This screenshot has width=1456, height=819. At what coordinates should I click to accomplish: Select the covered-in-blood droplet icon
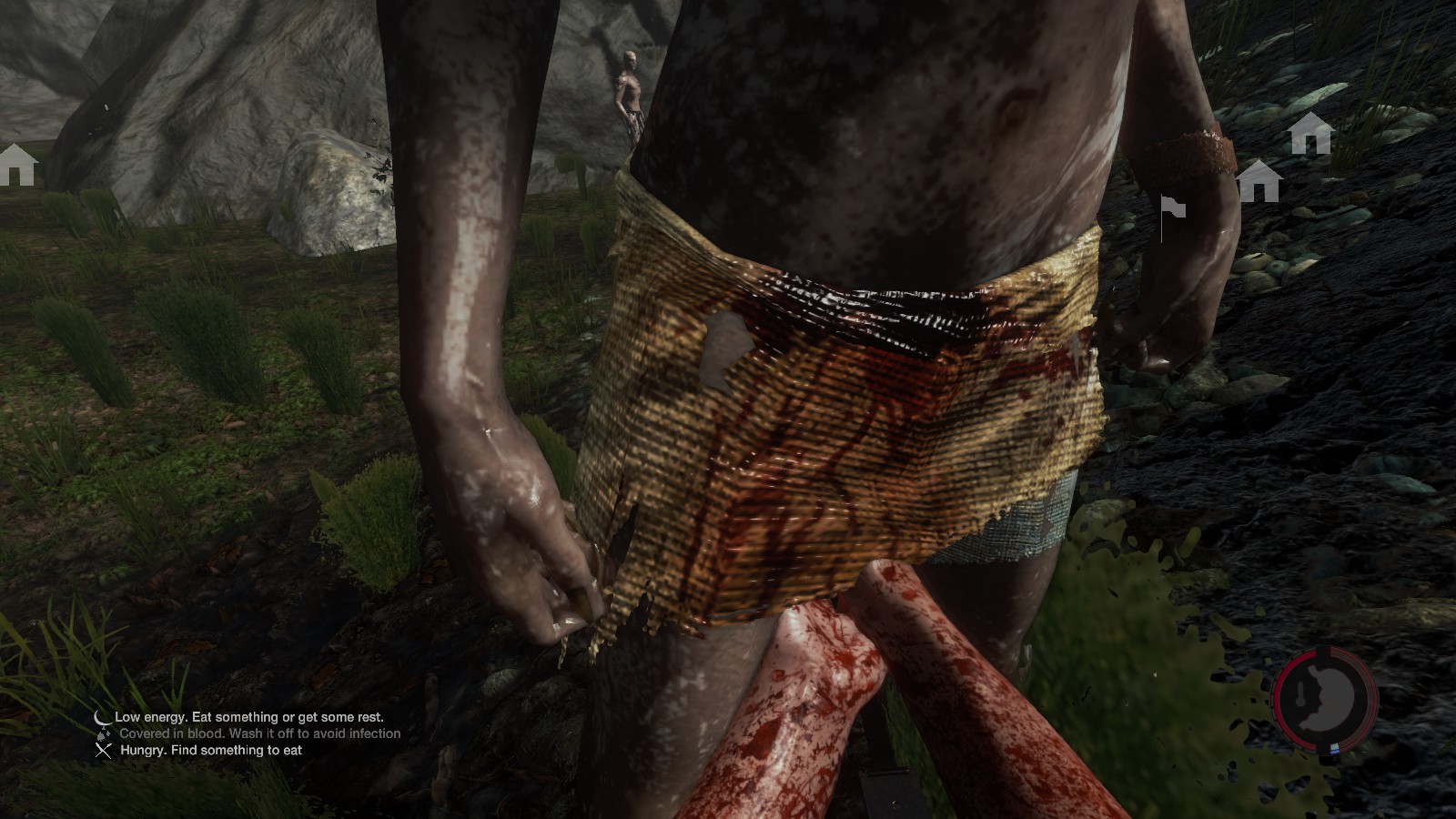(x=104, y=733)
